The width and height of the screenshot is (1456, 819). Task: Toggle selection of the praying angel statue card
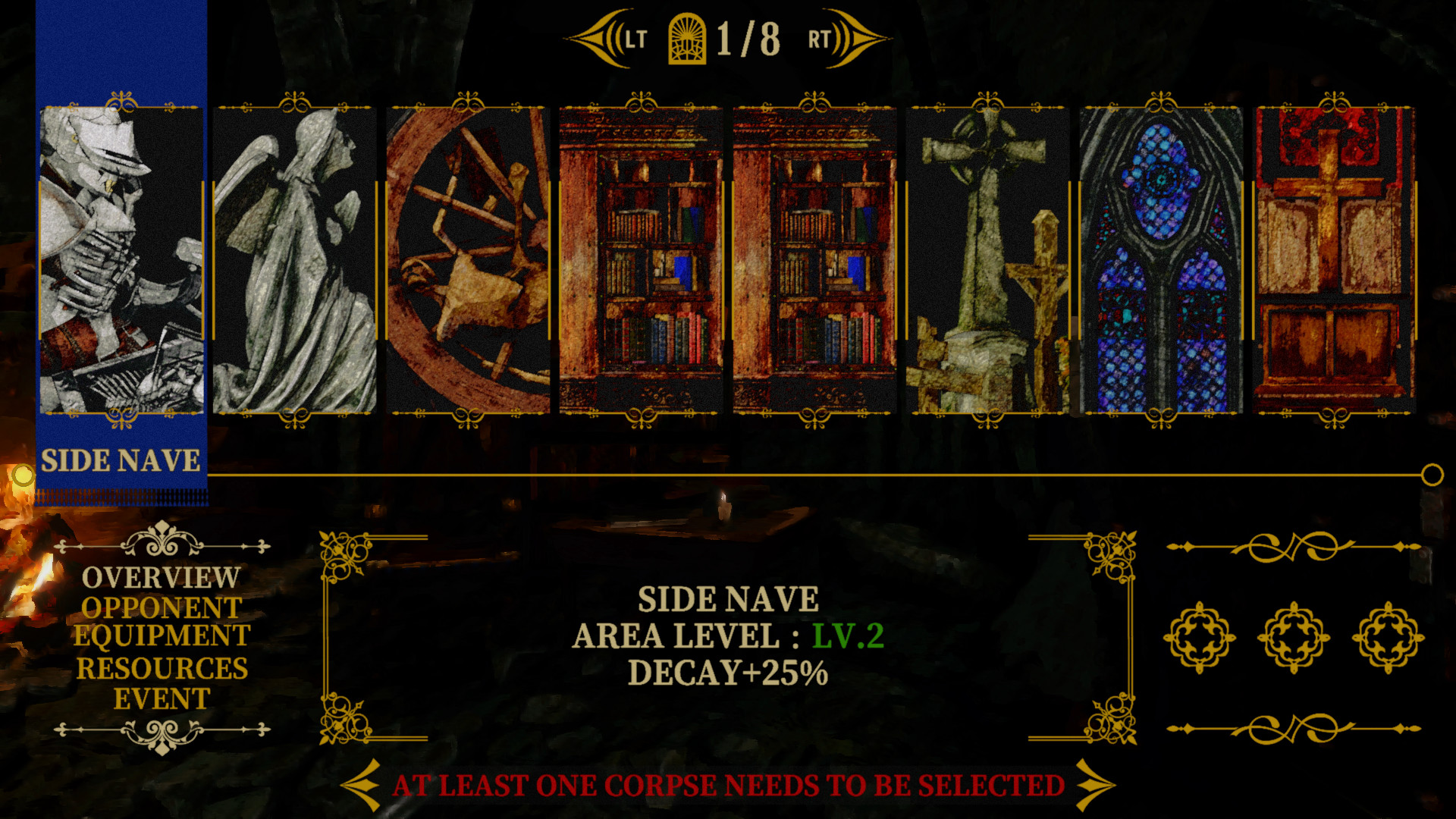pyautogui.click(x=296, y=262)
